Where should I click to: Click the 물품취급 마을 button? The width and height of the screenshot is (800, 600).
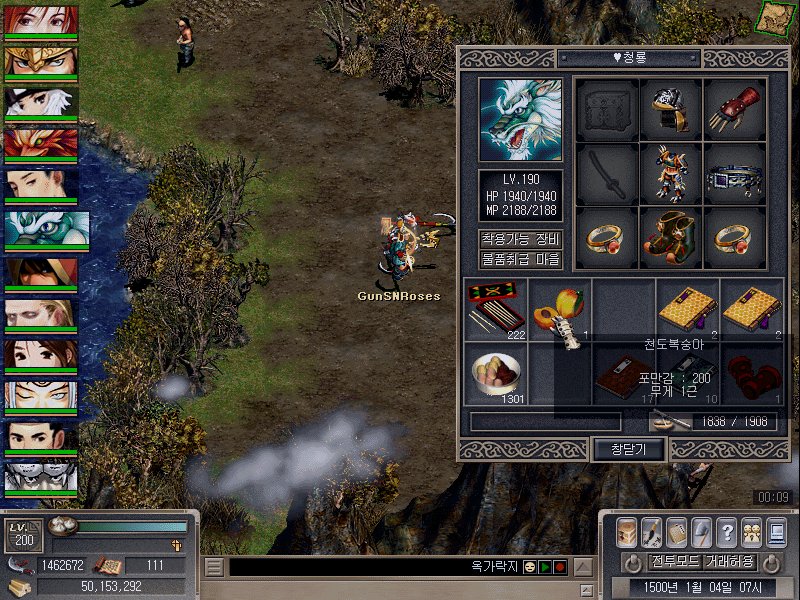click(x=520, y=260)
